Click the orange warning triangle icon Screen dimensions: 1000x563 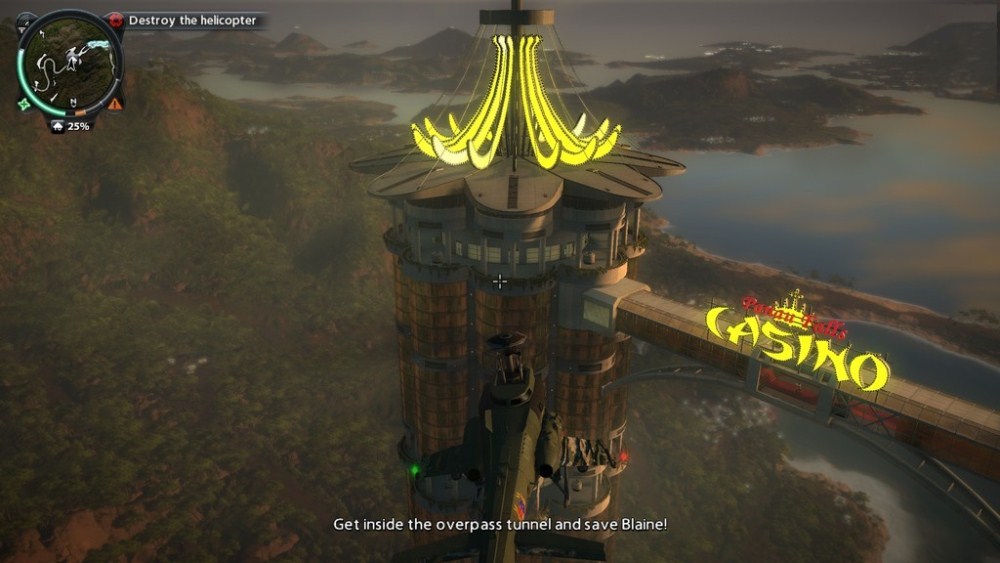116,103
